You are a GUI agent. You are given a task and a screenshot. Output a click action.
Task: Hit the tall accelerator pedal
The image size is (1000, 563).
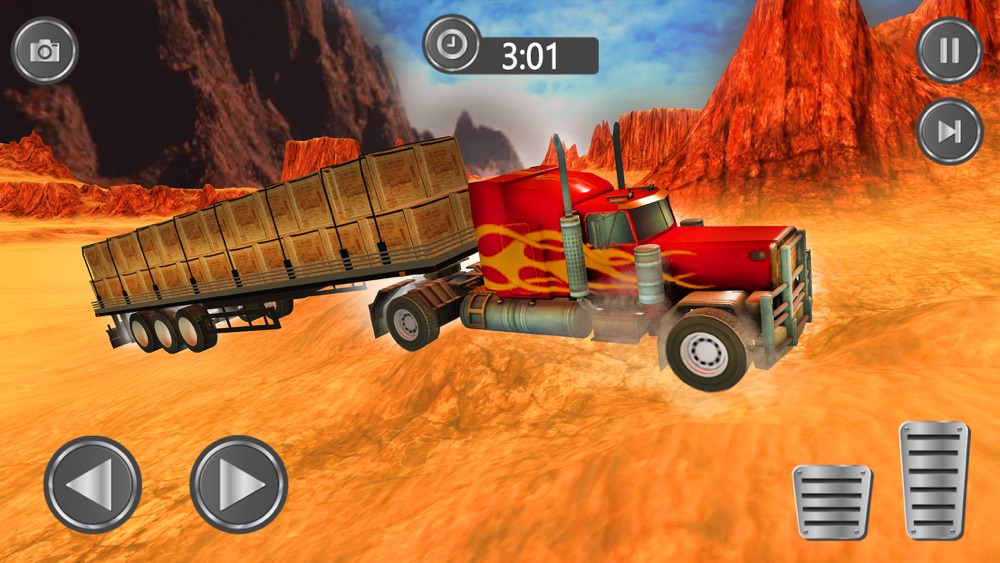pyautogui.click(x=934, y=481)
